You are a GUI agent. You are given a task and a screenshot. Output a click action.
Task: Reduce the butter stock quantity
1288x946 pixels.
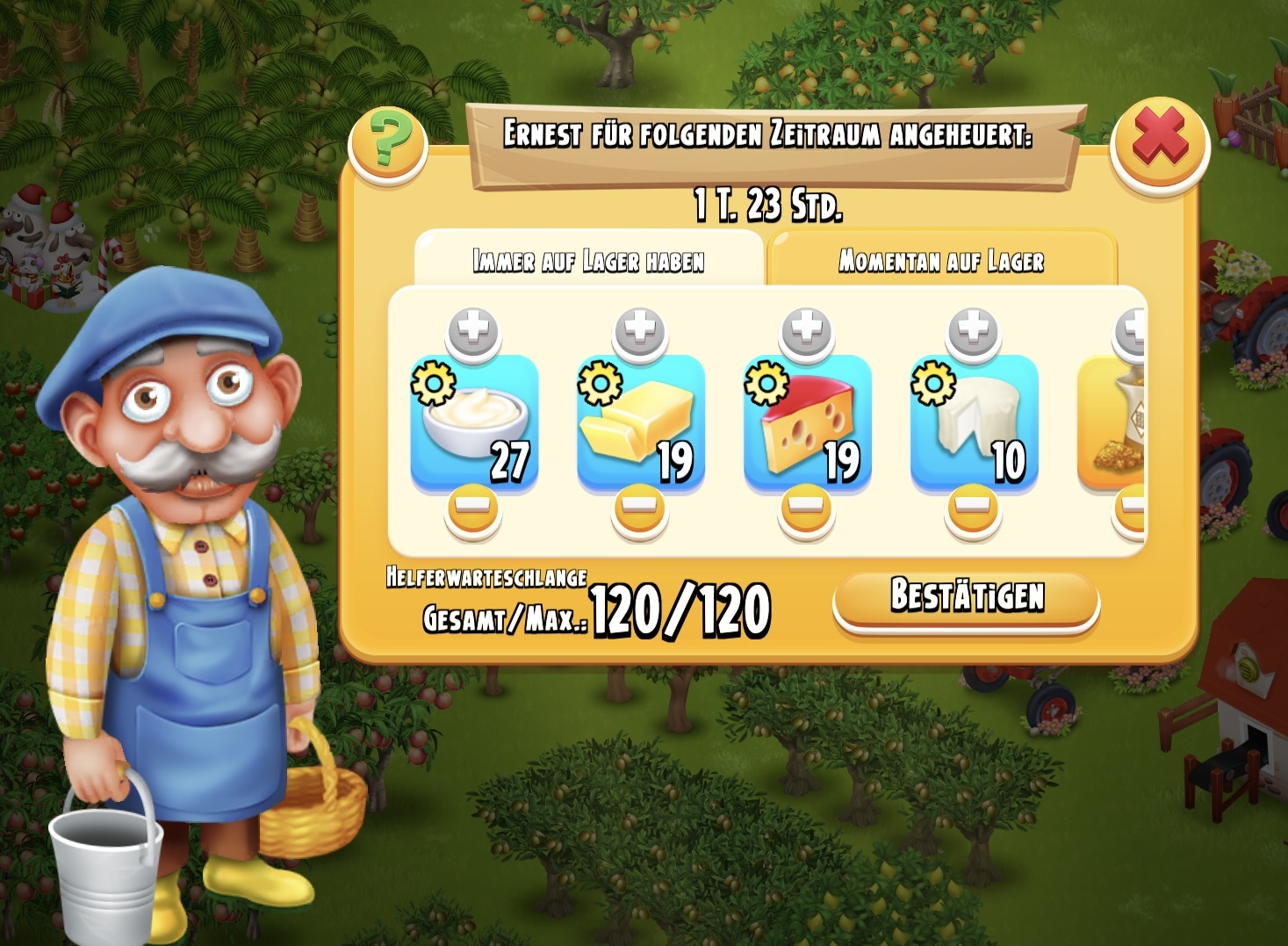tap(640, 509)
